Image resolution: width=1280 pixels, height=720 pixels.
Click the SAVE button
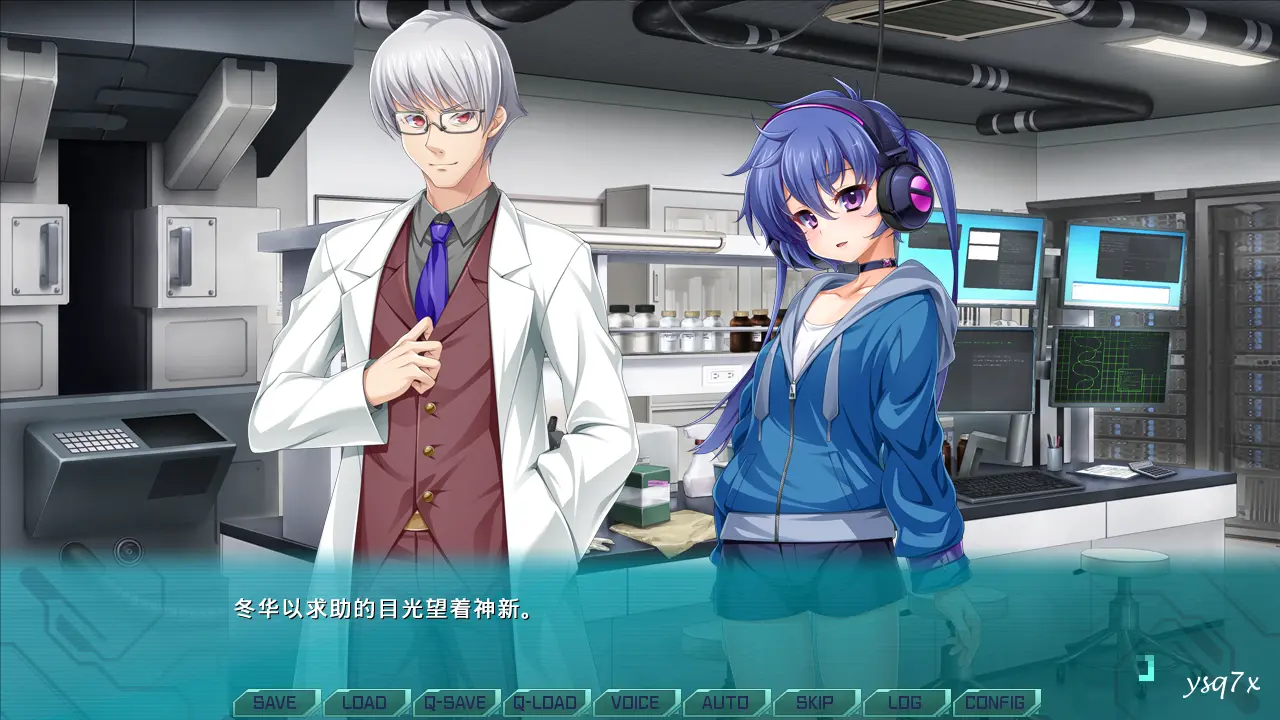(x=275, y=702)
